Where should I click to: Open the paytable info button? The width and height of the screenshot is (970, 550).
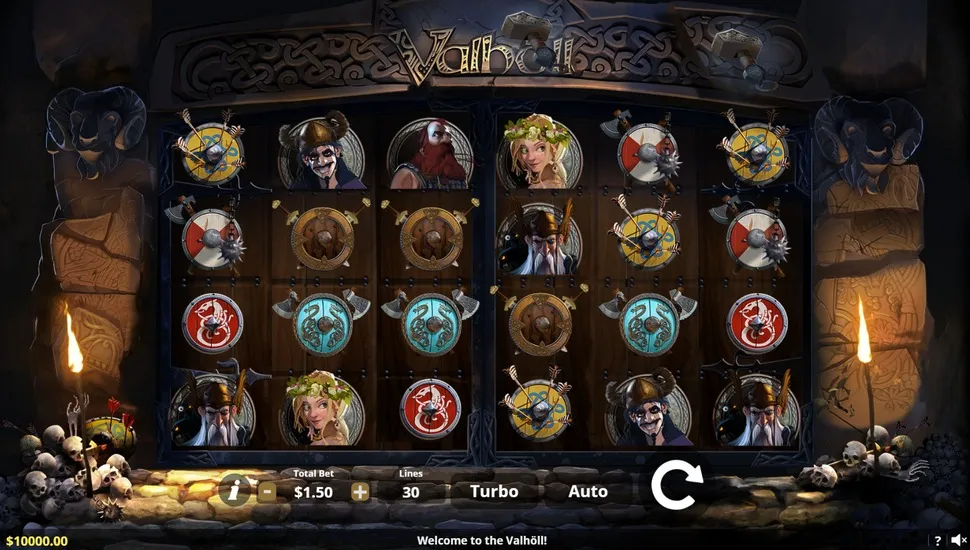pyautogui.click(x=233, y=491)
